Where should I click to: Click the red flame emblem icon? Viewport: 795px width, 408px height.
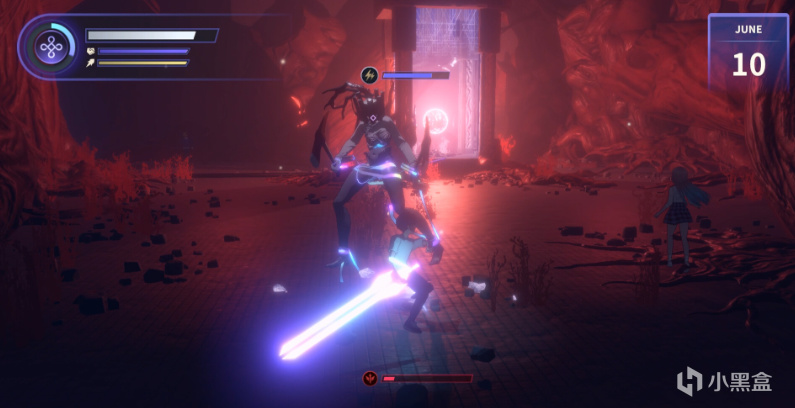[x=371, y=379]
